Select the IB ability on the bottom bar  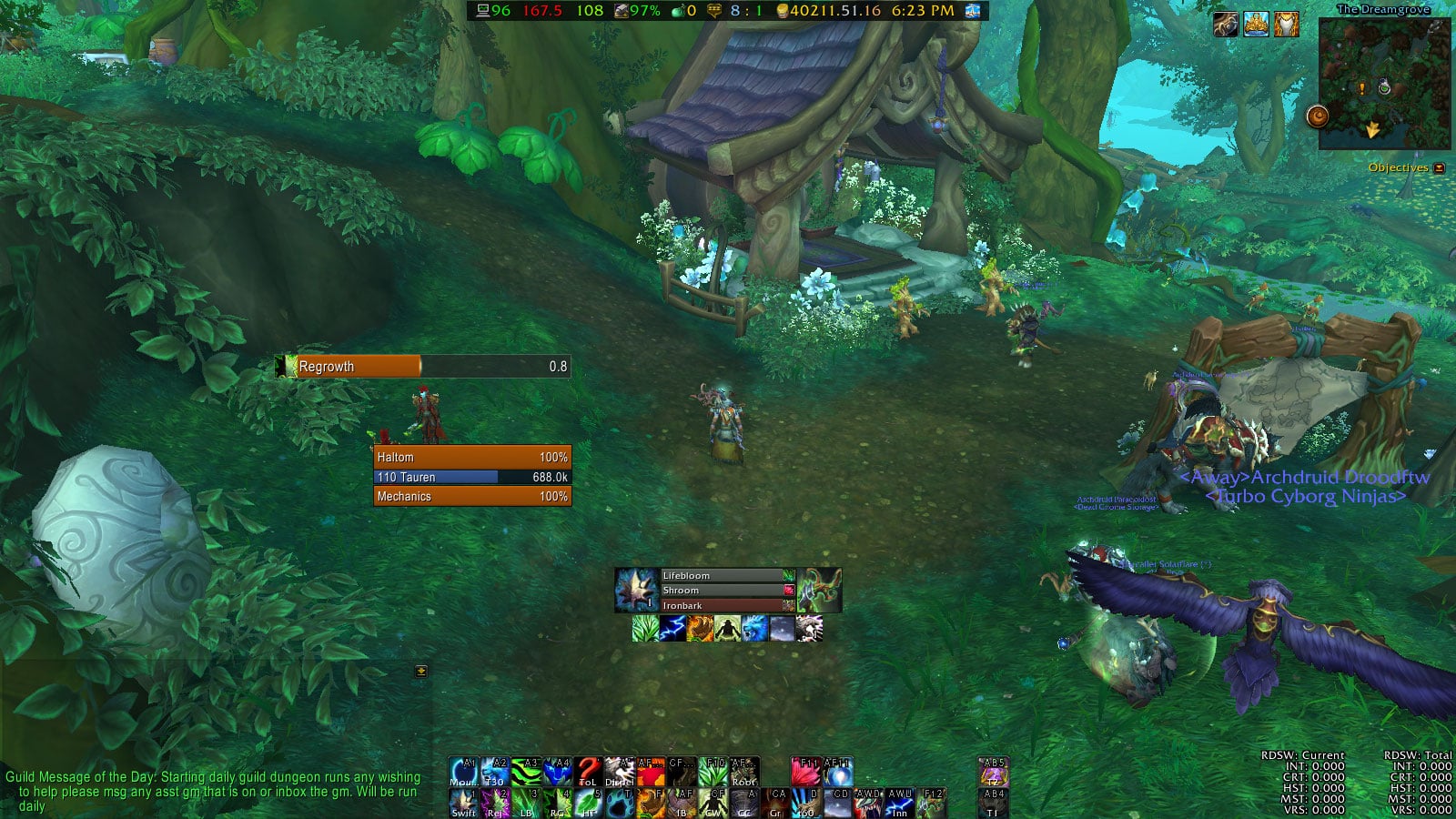(682, 803)
